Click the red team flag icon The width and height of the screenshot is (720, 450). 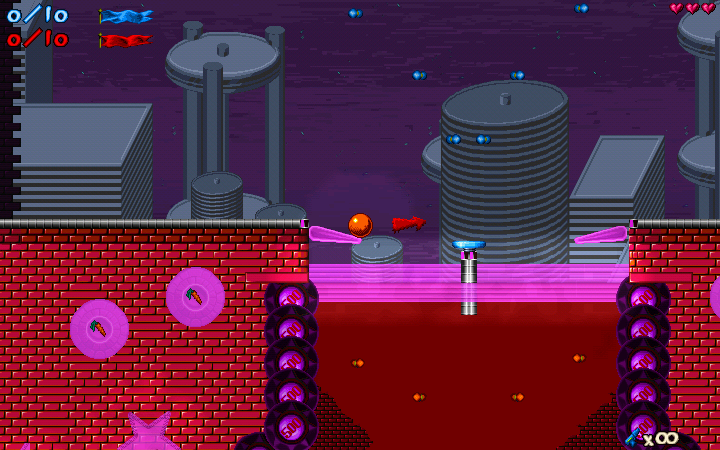pyautogui.click(x=126, y=41)
